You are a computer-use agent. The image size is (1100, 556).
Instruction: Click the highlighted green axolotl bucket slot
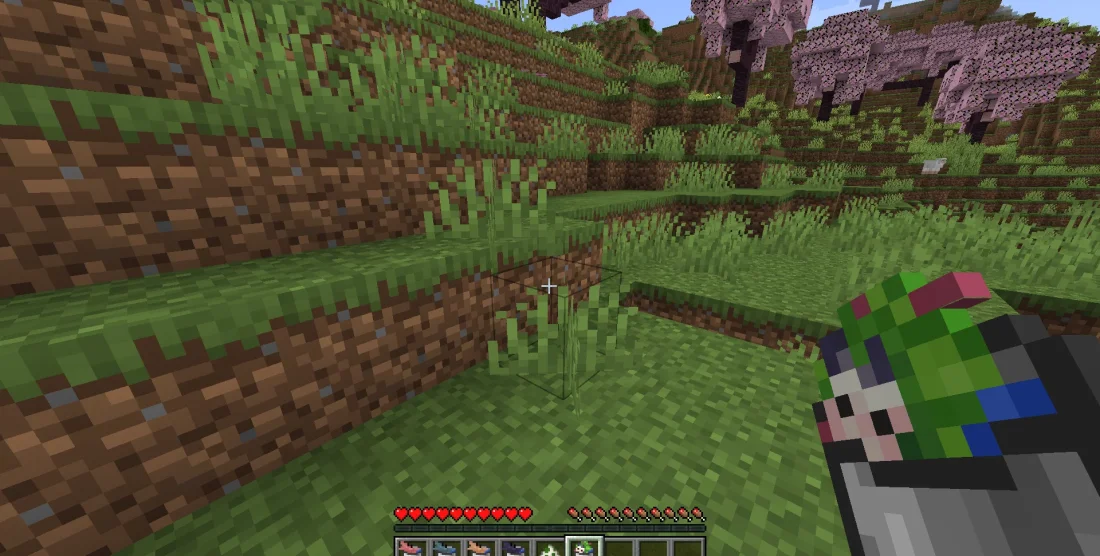[x=582, y=548]
